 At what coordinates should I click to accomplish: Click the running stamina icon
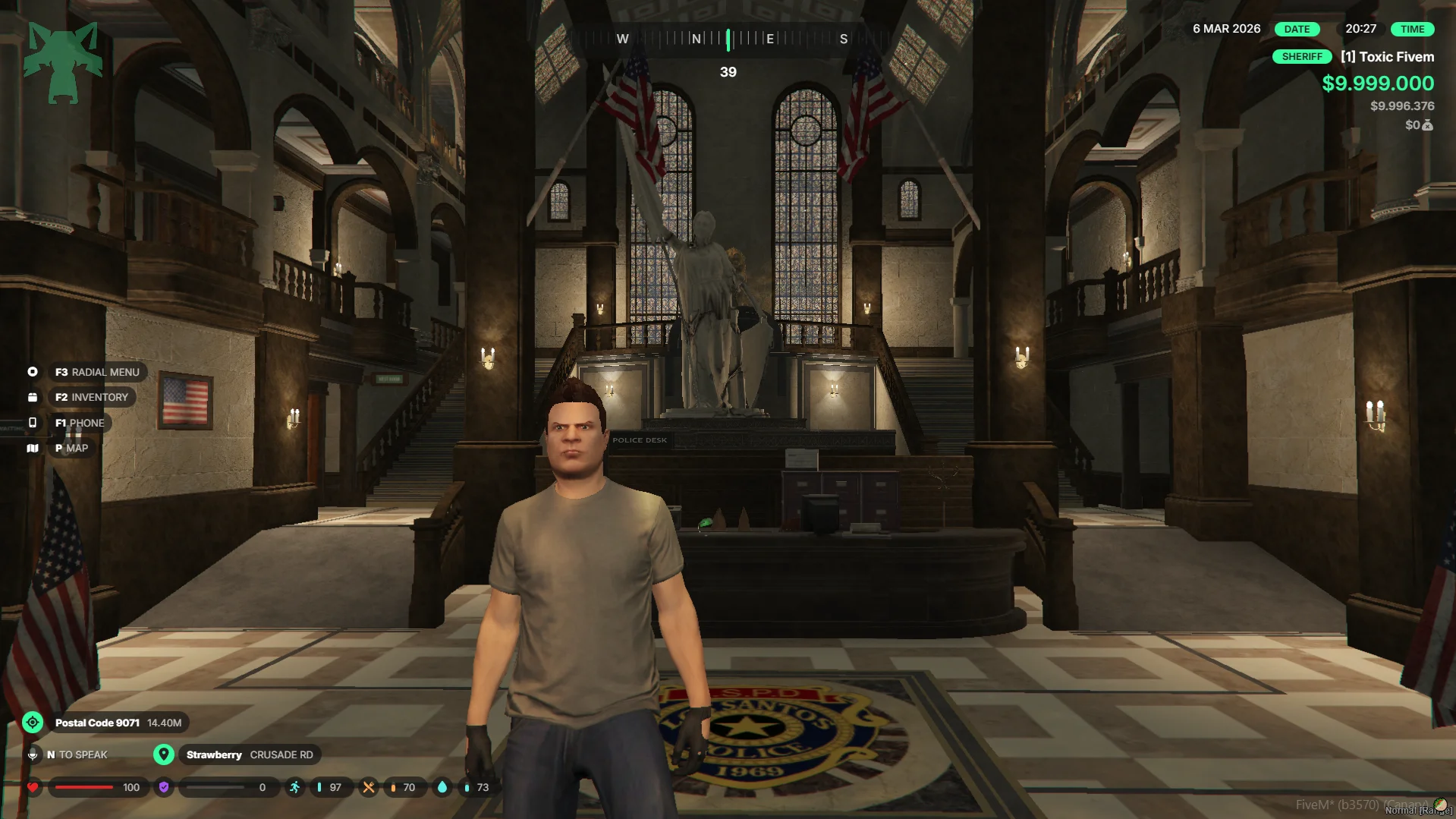point(294,787)
